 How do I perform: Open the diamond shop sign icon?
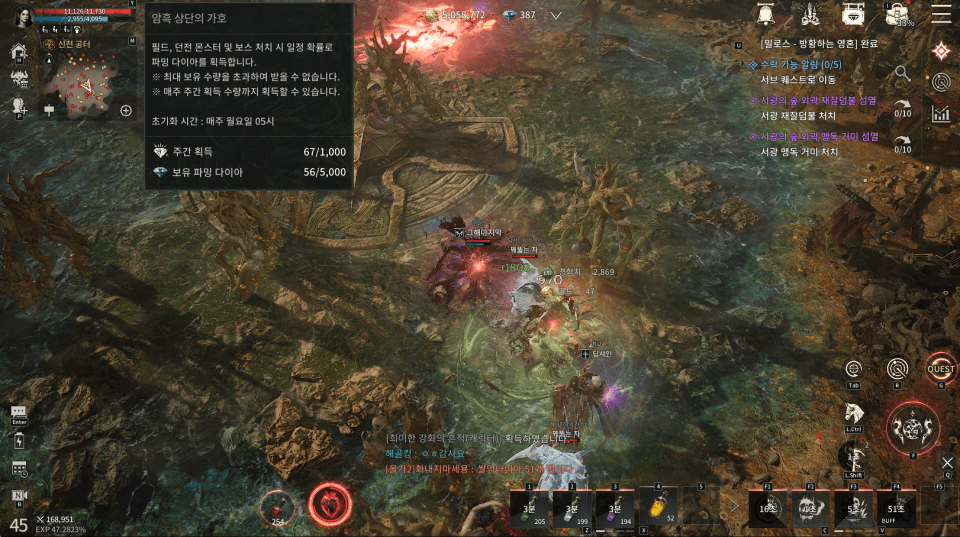pyautogui.click(x=854, y=14)
